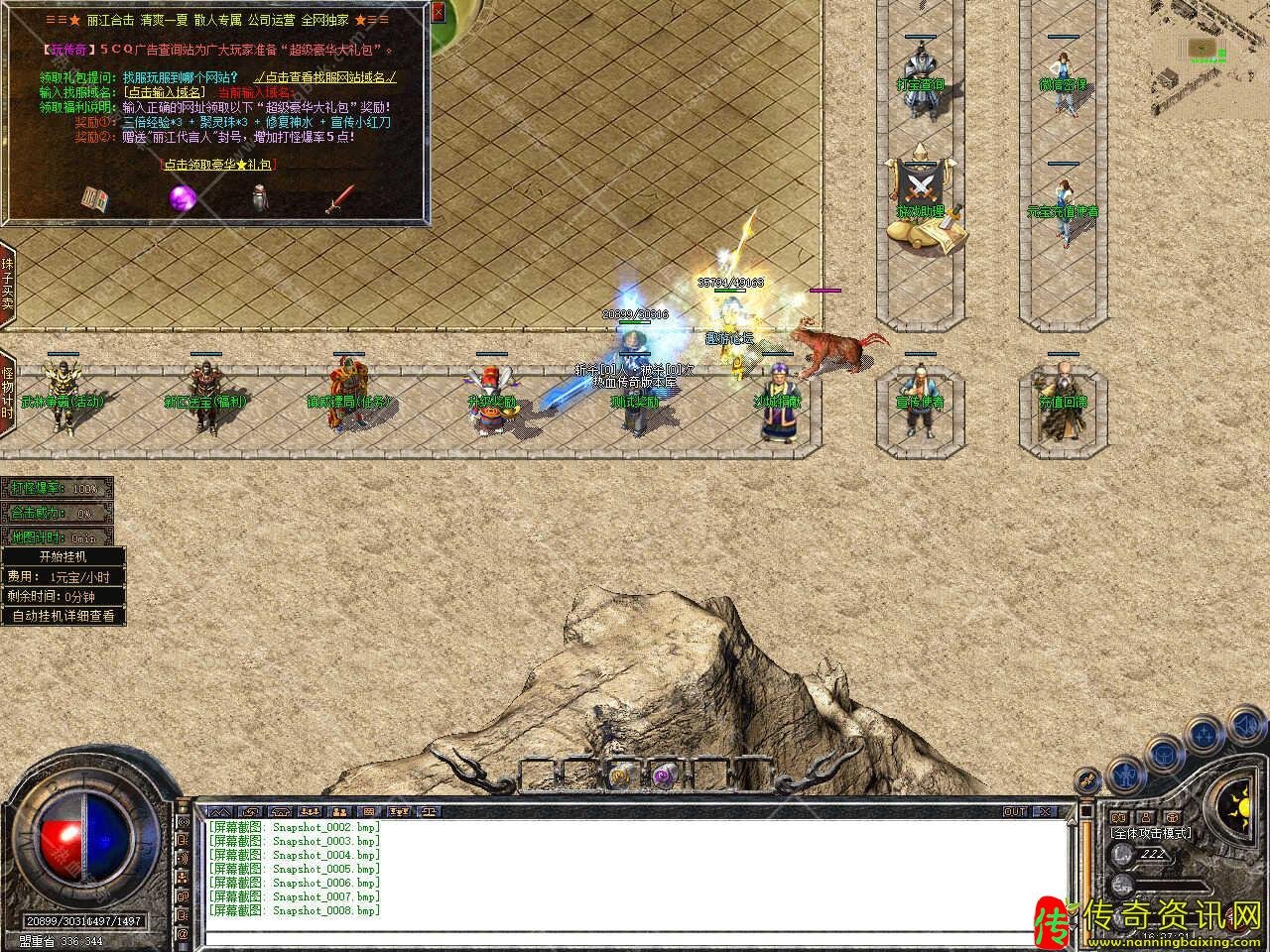Close the promotional gift dialog window
Image resolution: width=1270 pixels, height=952 pixels.
[x=439, y=14]
